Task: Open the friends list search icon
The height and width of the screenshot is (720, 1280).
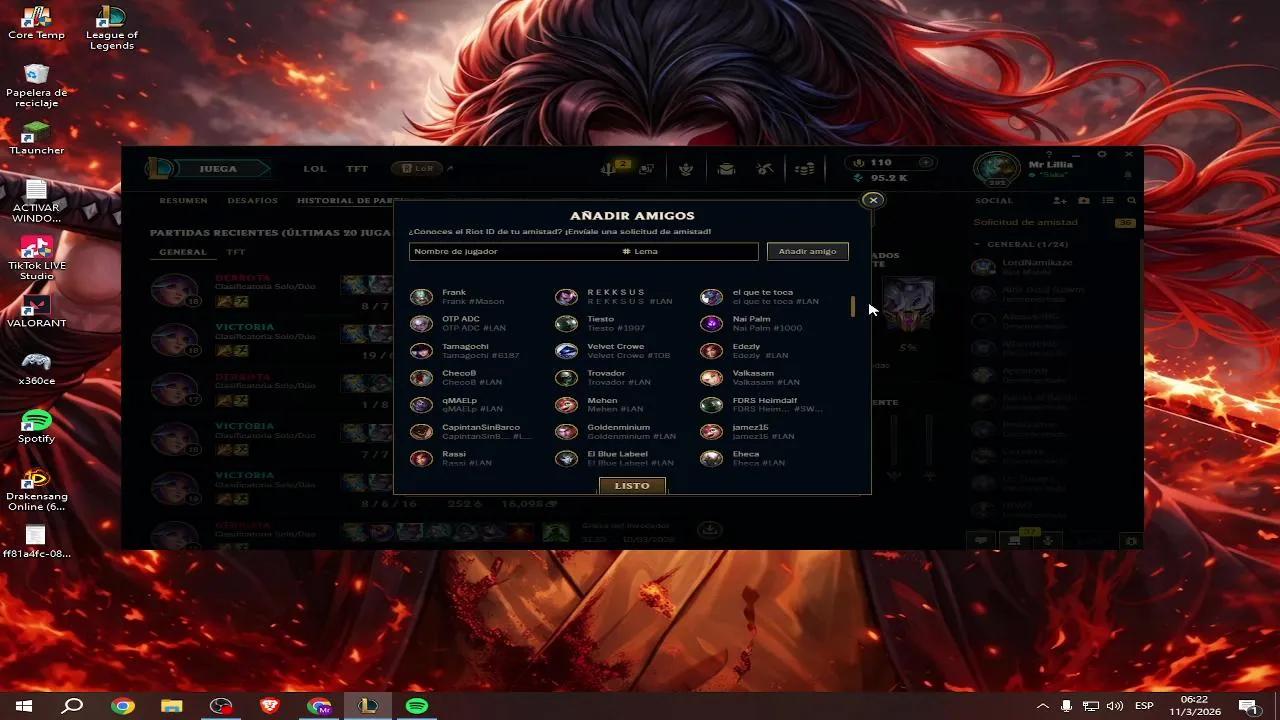Action: 1132,200
